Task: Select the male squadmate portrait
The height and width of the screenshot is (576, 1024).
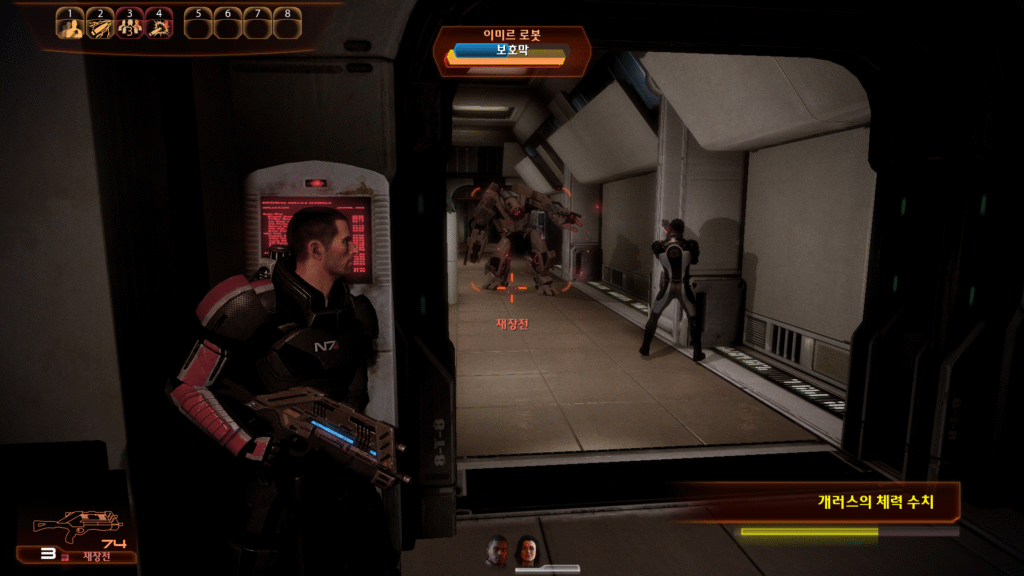Action: (x=498, y=549)
